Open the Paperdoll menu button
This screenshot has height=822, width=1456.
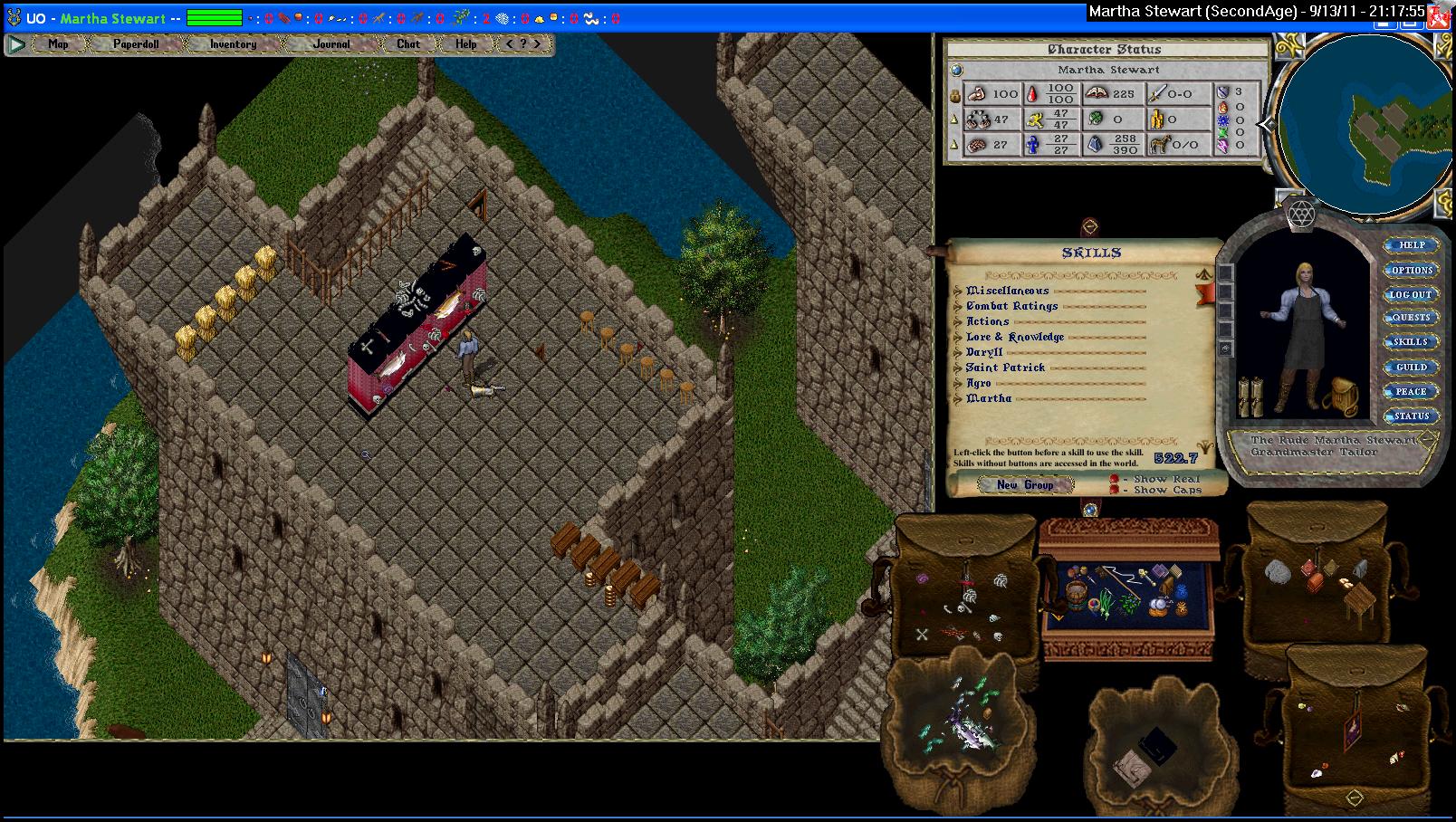click(135, 43)
